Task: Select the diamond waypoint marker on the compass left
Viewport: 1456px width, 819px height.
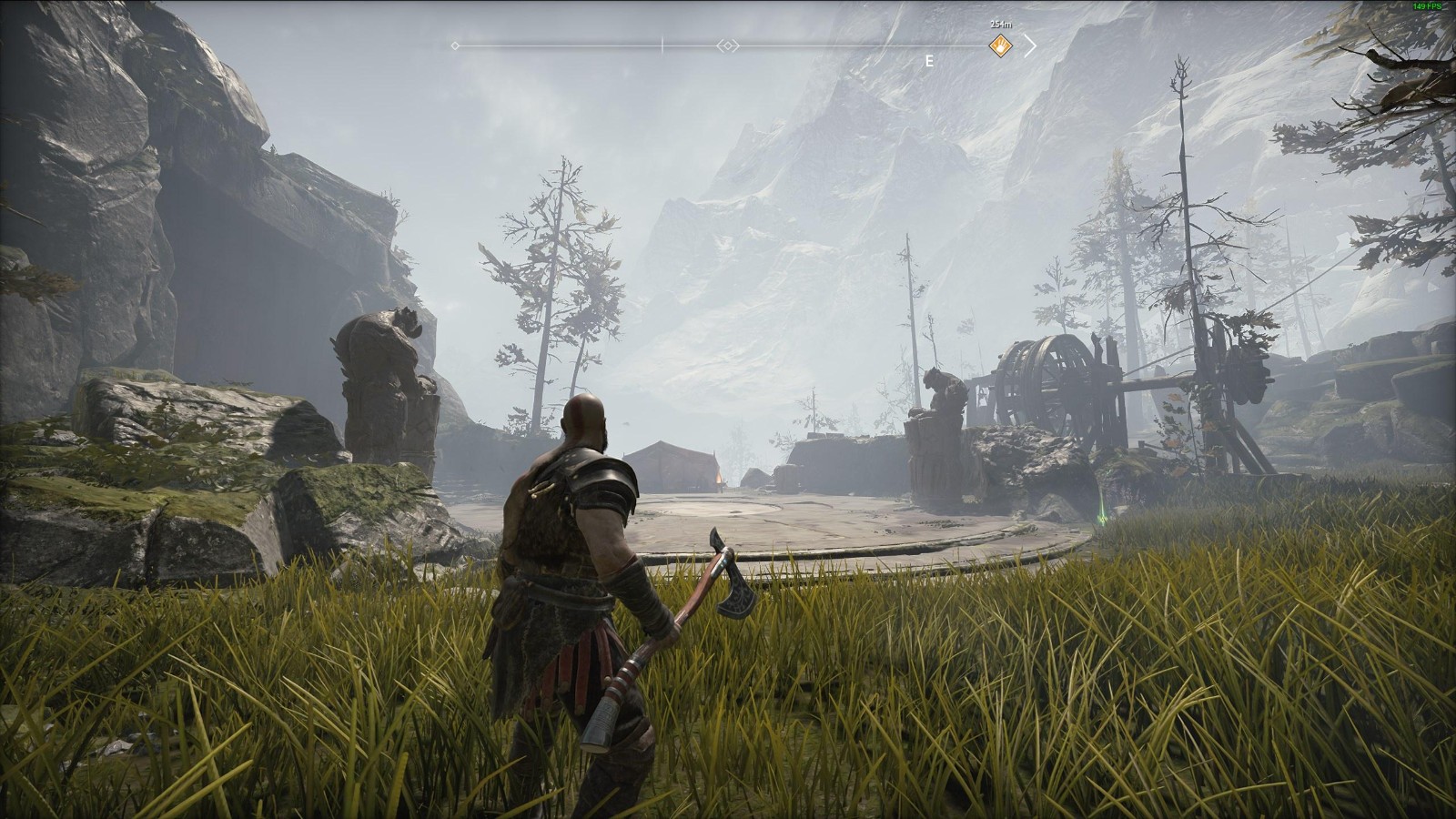Action: point(454,44)
